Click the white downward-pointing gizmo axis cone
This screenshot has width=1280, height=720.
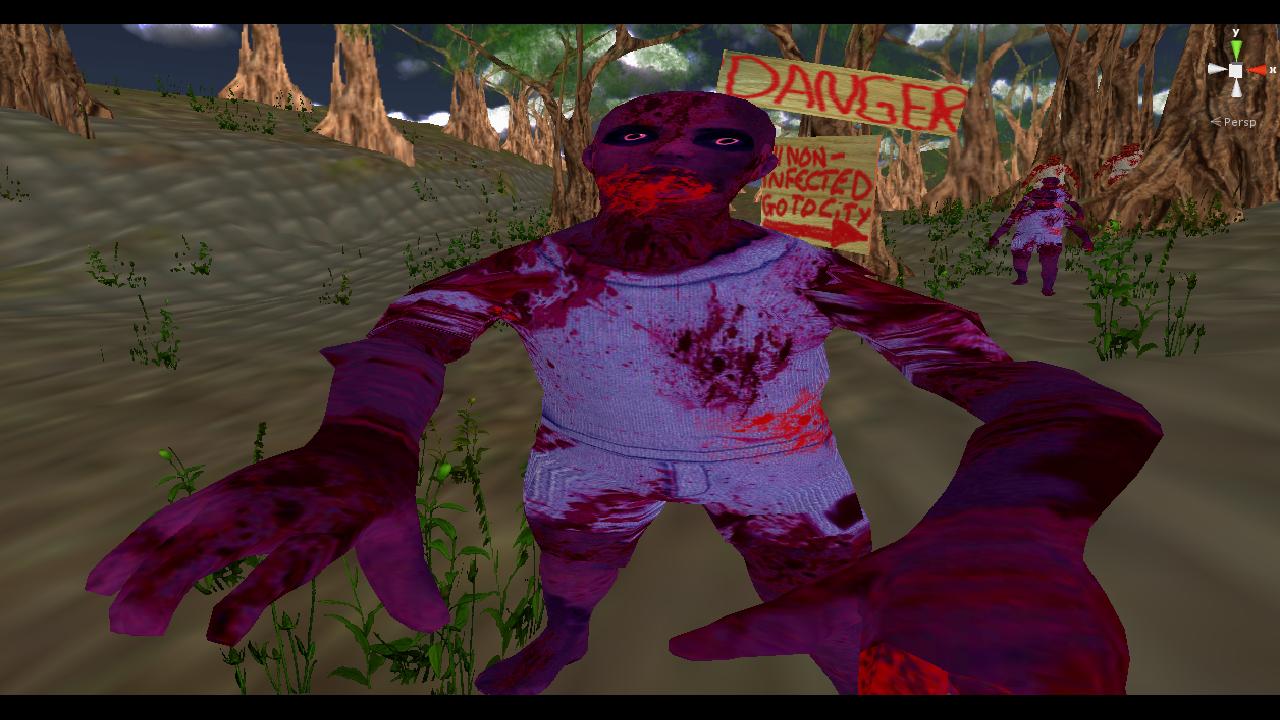[x=1237, y=89]
